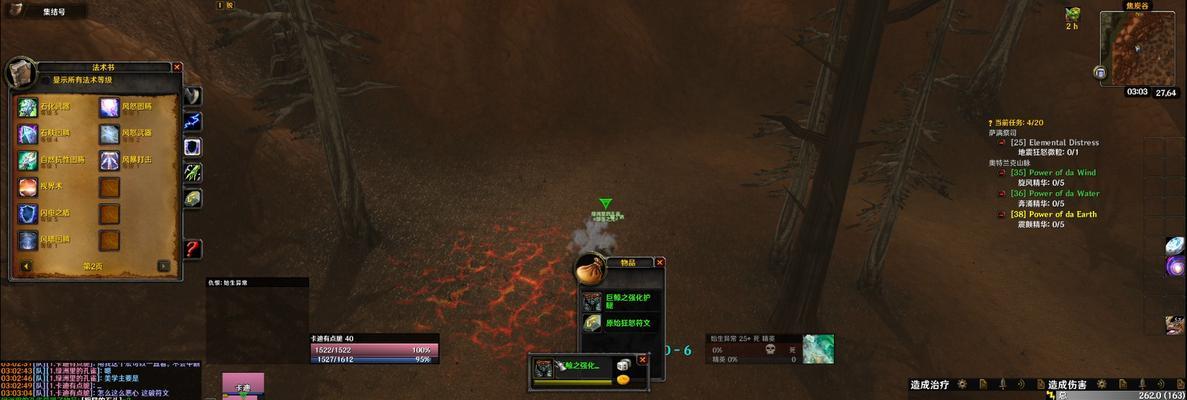This screenshot has width=1187, height=400.
Task: Toggle the show all spell ranks checkbox
Action: click(46, 80)
